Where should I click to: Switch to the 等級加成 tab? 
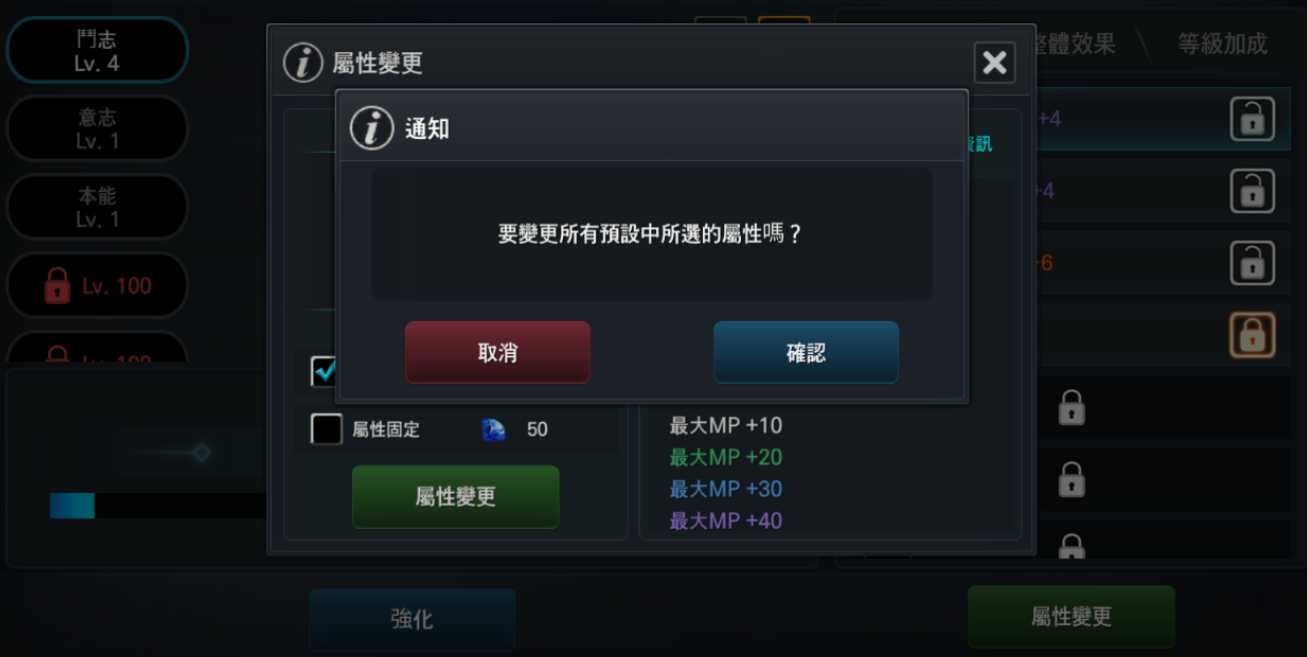(x=1221, y=44)
